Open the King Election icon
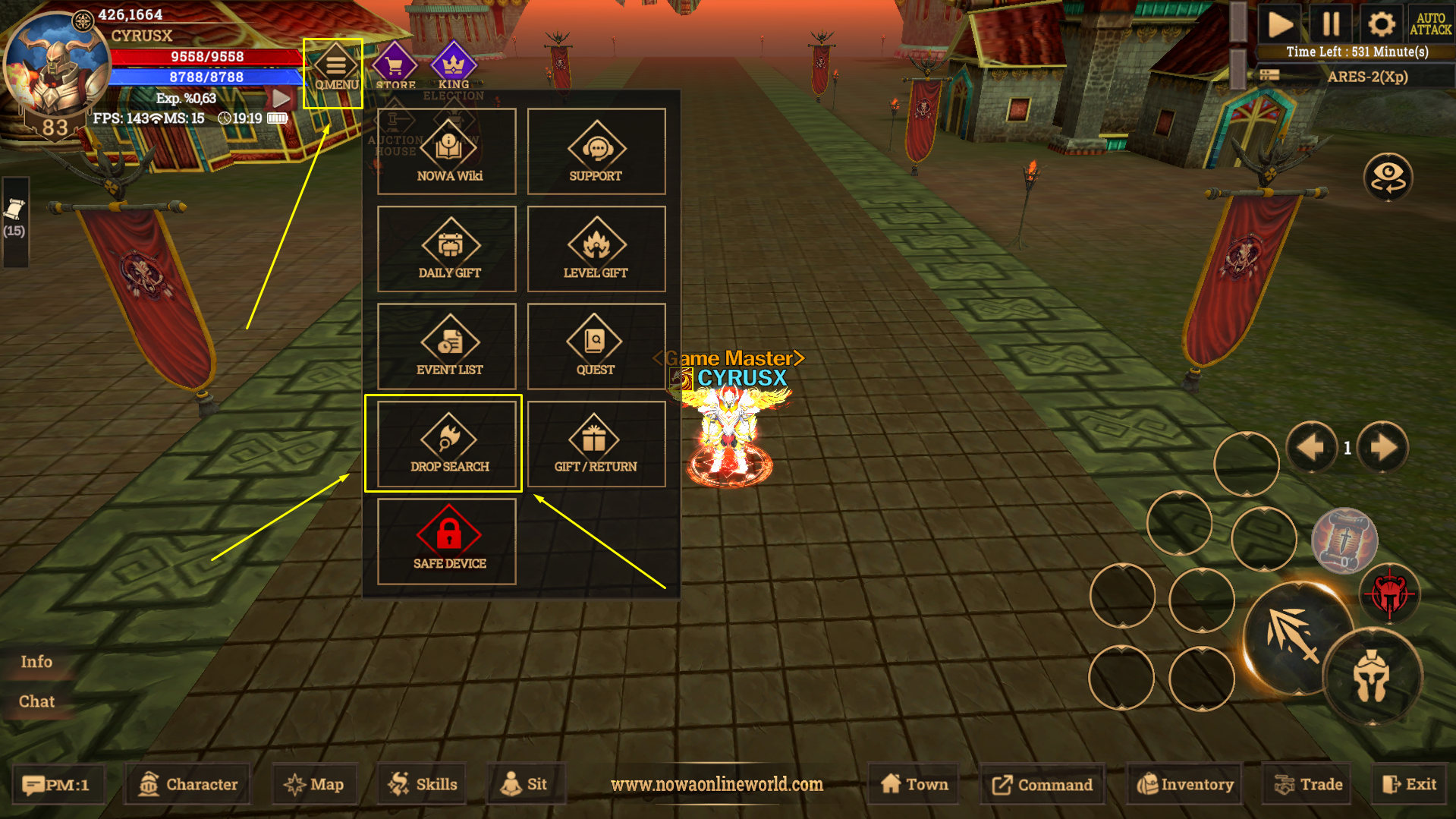The height and width of the screenshot is (819, 1456). pos(453,68)
